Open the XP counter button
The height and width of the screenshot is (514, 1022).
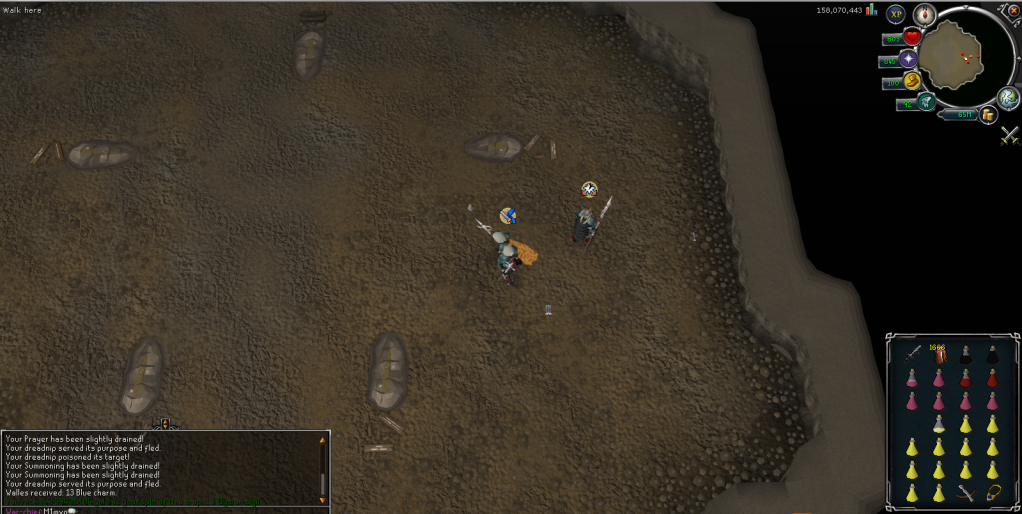point(895,14)
